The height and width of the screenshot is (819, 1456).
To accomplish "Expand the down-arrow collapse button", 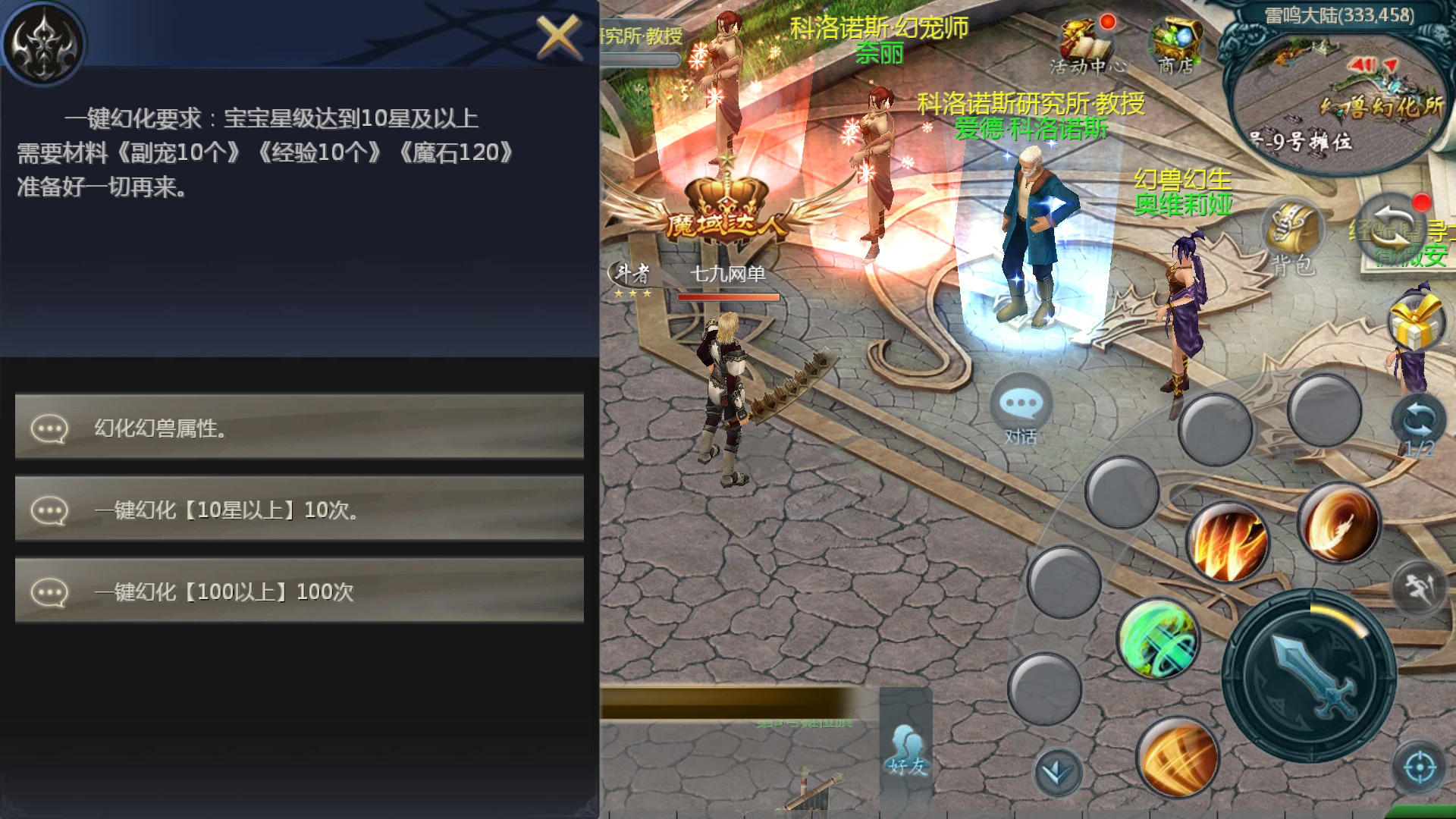I will [1057, 772].
